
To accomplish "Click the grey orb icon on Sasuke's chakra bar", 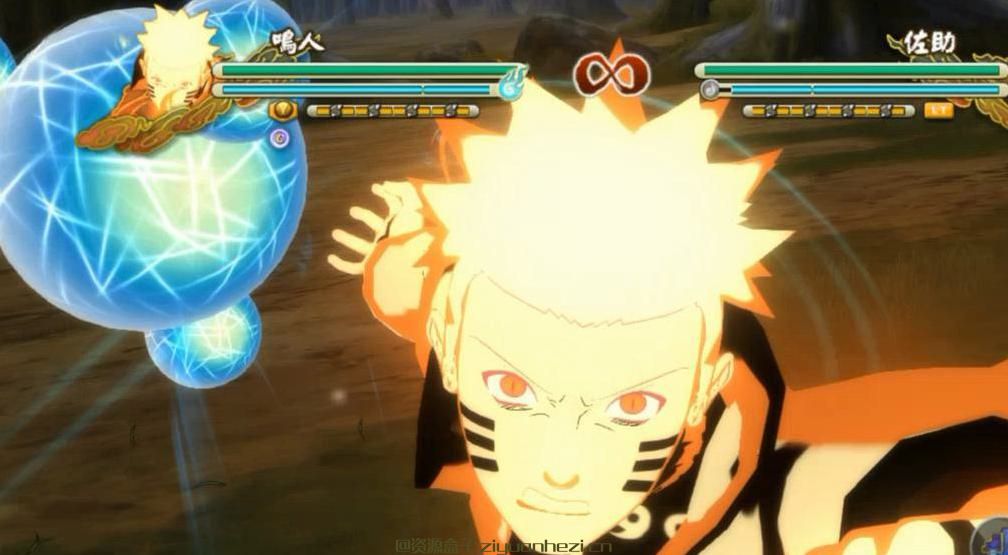I will [x=710, y=89].
